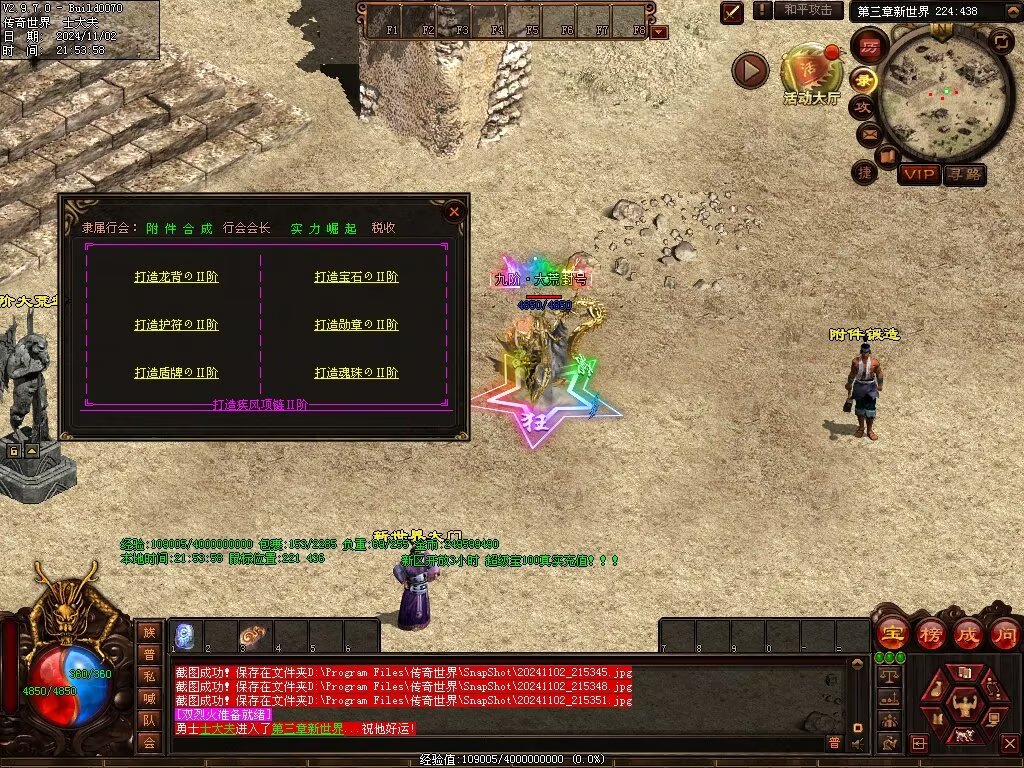Close the crafting dialog window
The width and height of the screenshot is (1024, 768).
coord(454,211)
